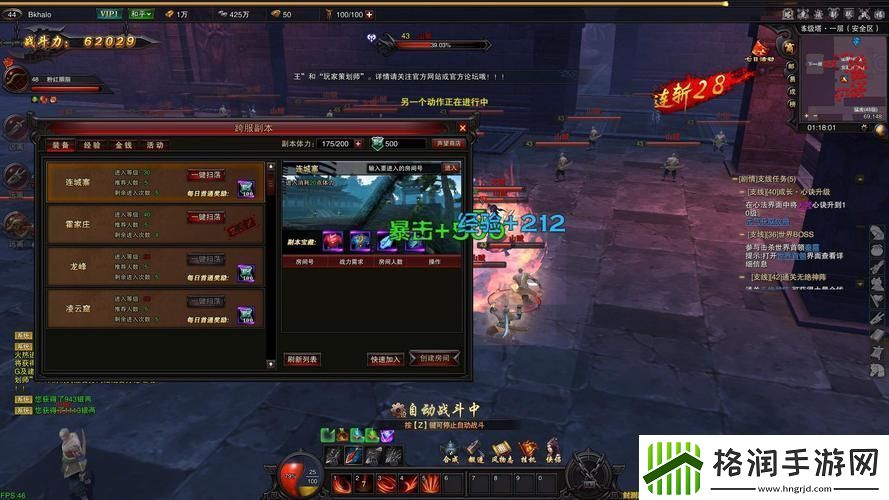The height and width of the screenshot is (500, 889).
Task: Click 一键扫荡 for 霍家庄
Action: click(x=206, y=217)
